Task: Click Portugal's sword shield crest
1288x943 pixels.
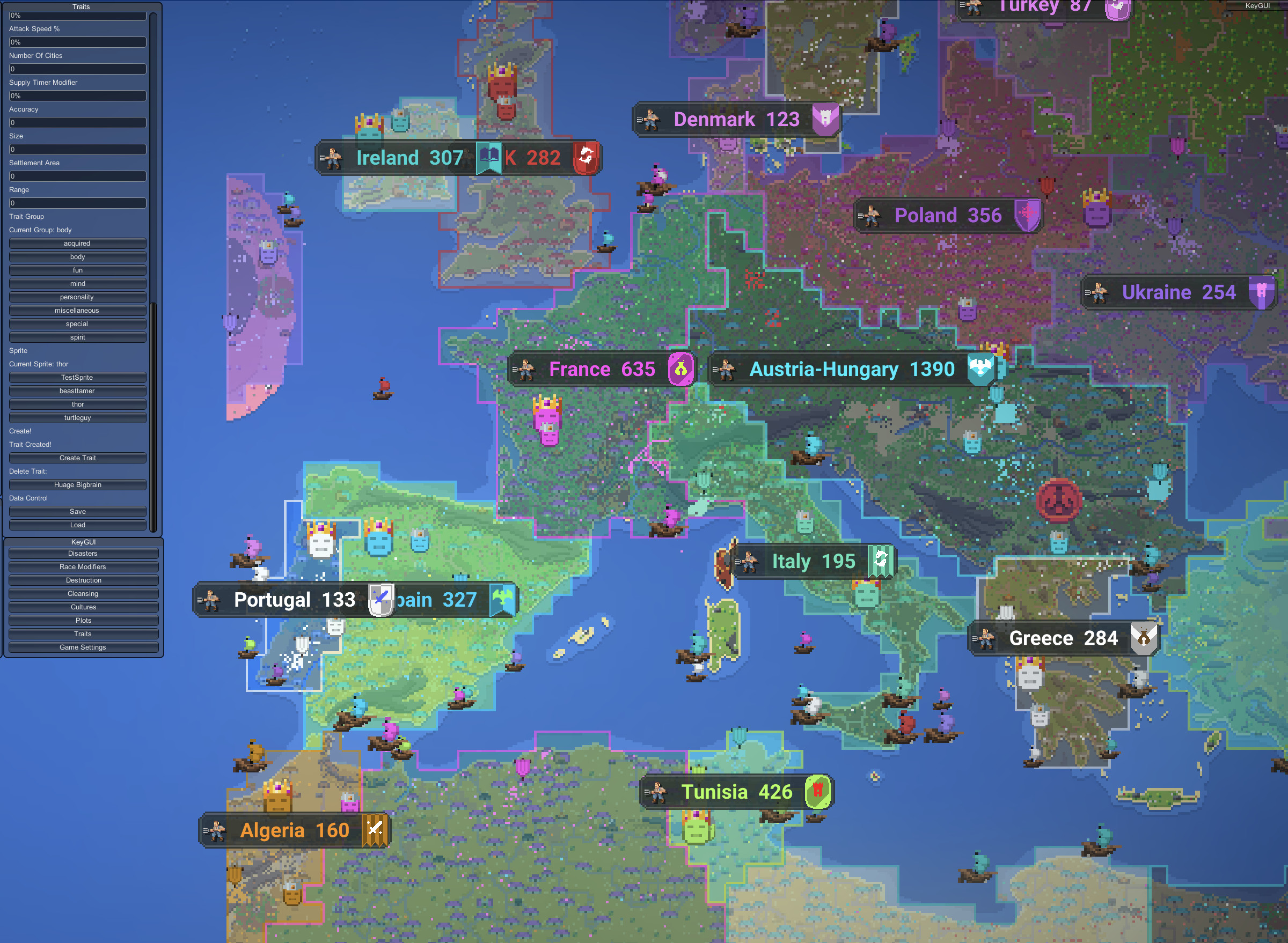Action: pyautogui.click(x=380, y=599)
